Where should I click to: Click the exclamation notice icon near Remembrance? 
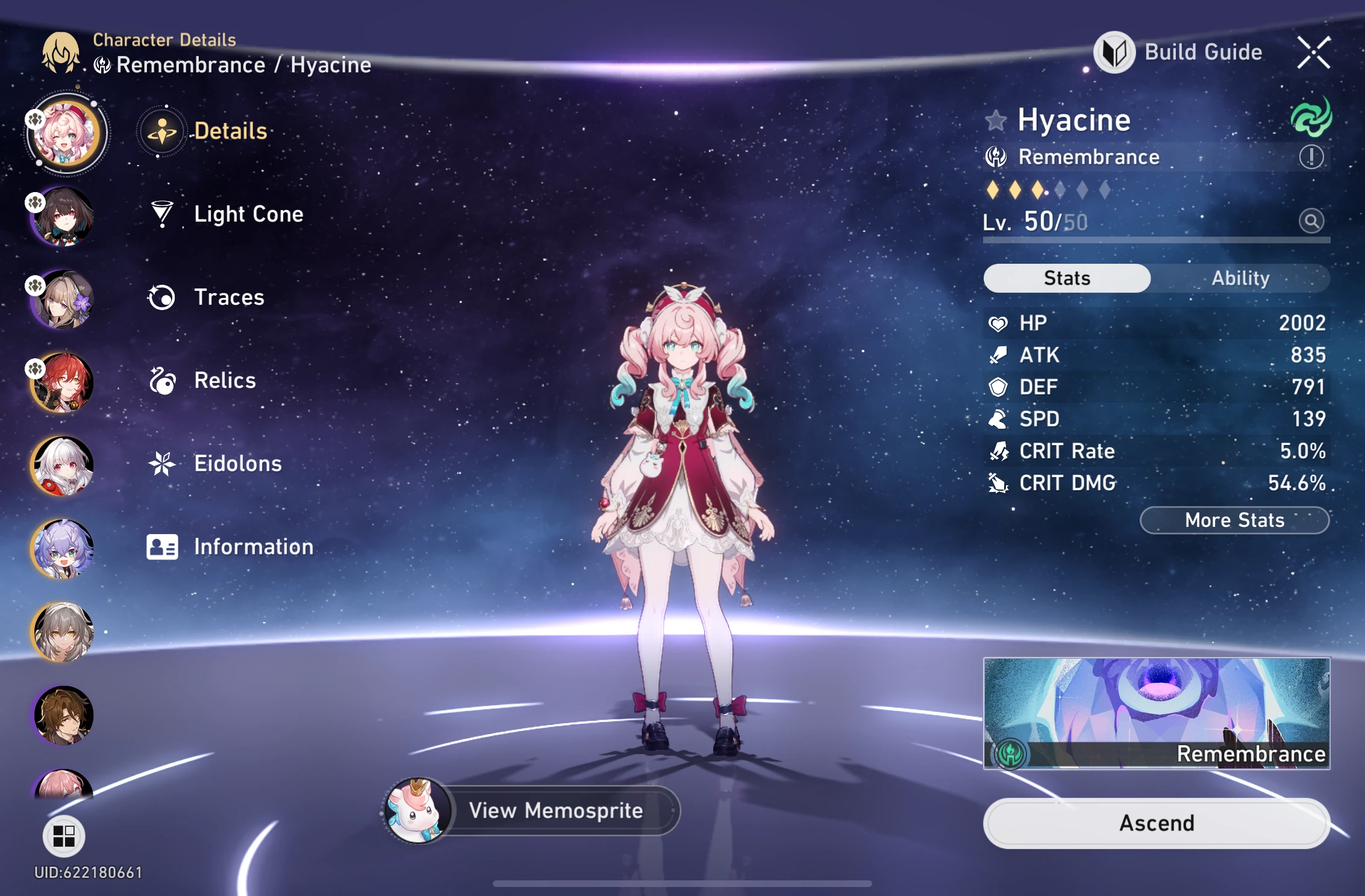tap(1311, 157)
